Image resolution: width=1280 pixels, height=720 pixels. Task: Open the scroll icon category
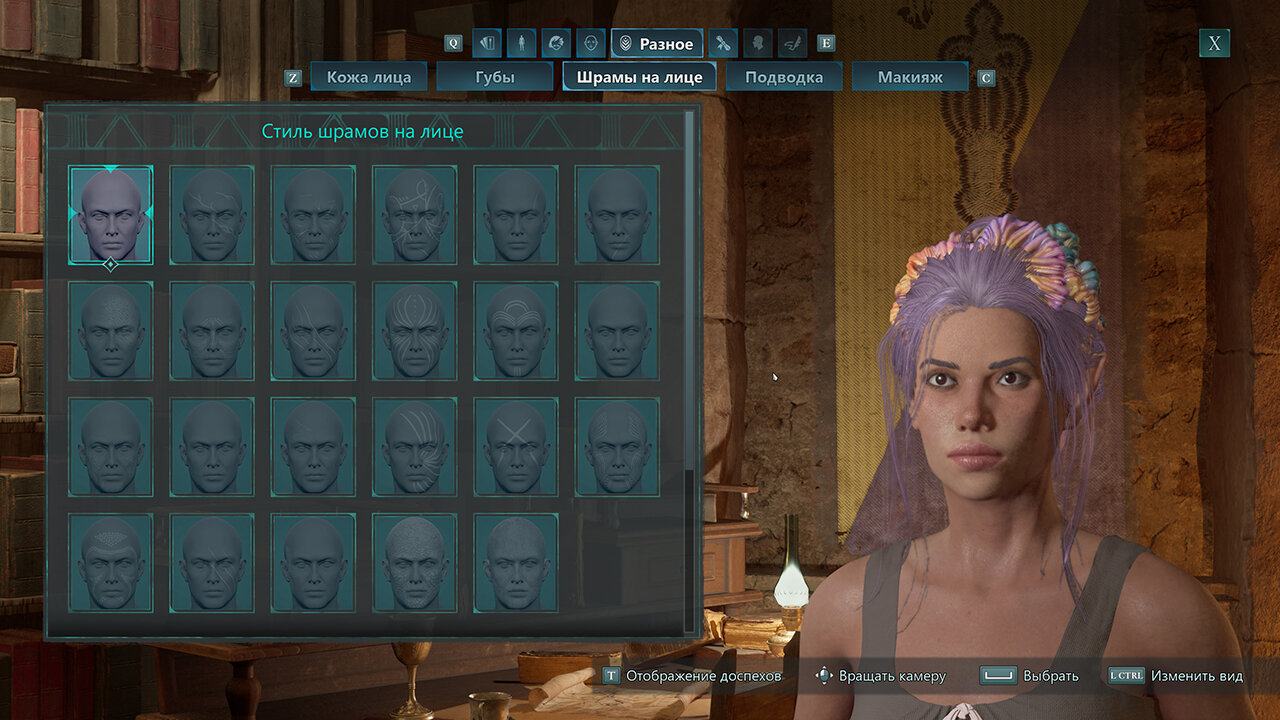[792, 43]
